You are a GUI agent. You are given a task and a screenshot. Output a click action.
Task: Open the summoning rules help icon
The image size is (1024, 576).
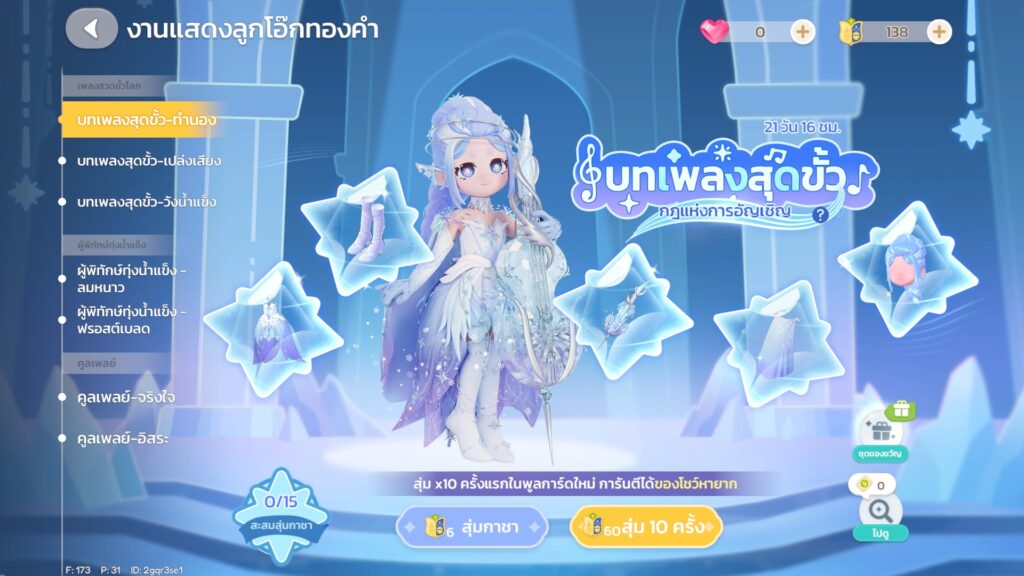pos(821,214)
